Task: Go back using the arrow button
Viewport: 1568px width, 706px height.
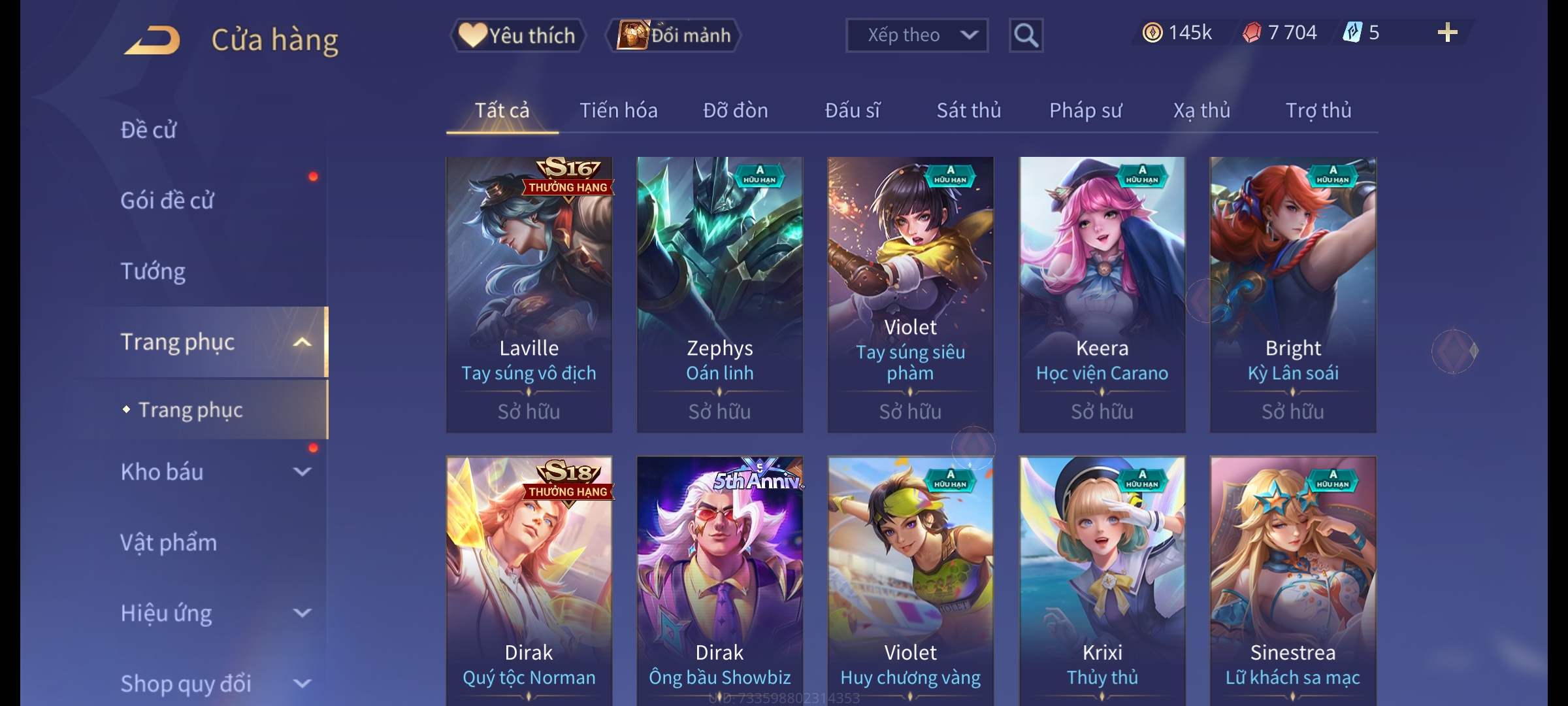Action: [153, 40]
